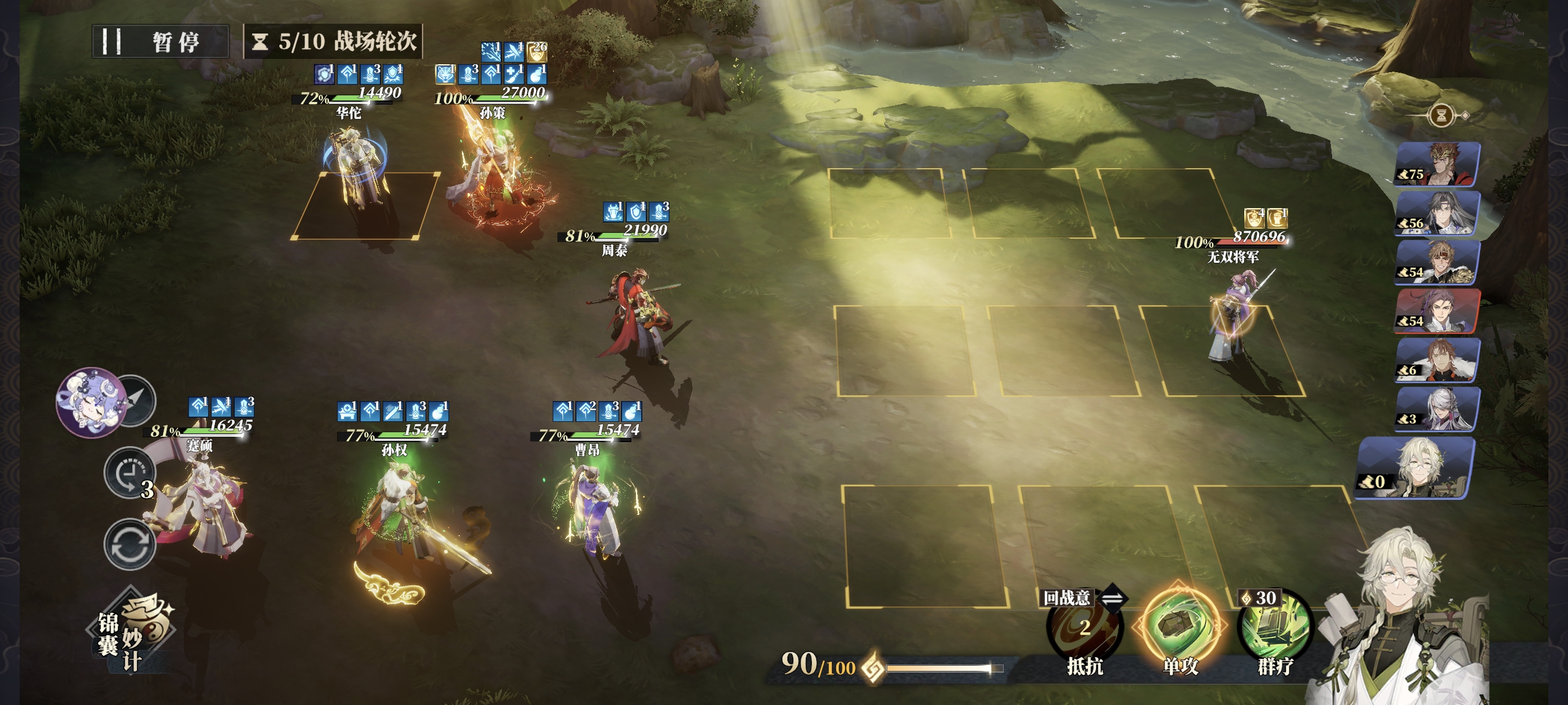The image size is (1568, 705).
Task: Pause the battle with 暂停 button
Action: pos(161,42)
